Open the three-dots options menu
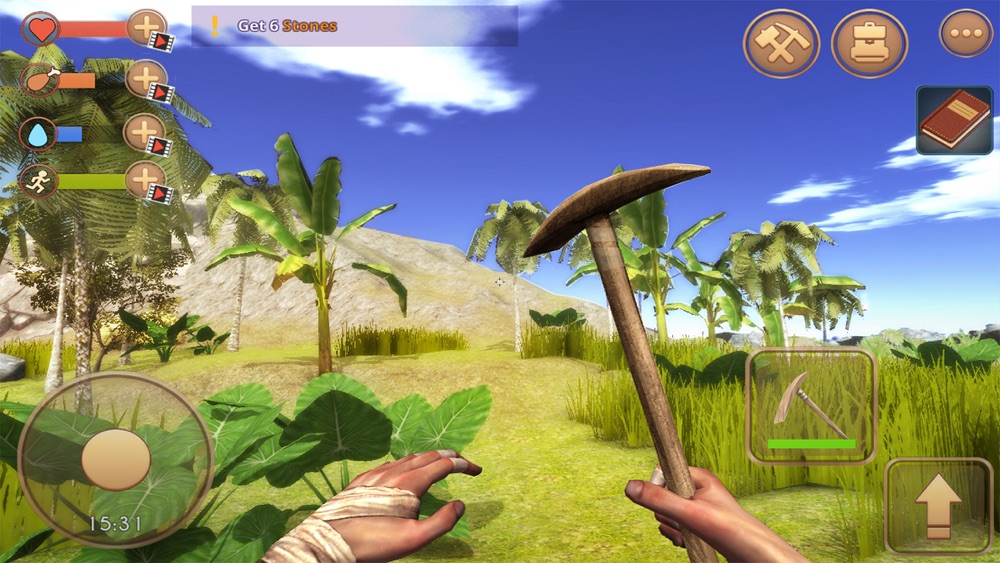 [965, 33]
